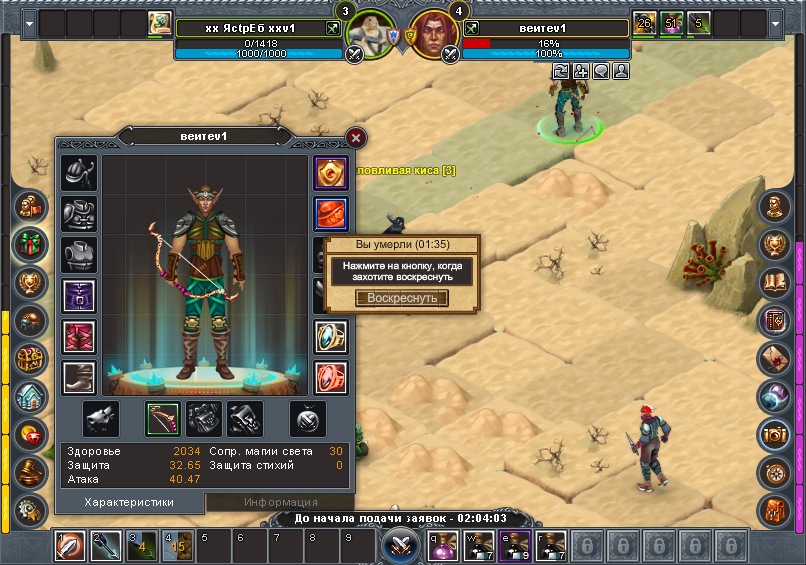806x565 pixels.
Task: Select the equipped bow weapon slot
Action: pyautogui.click(x=163, y=418)
